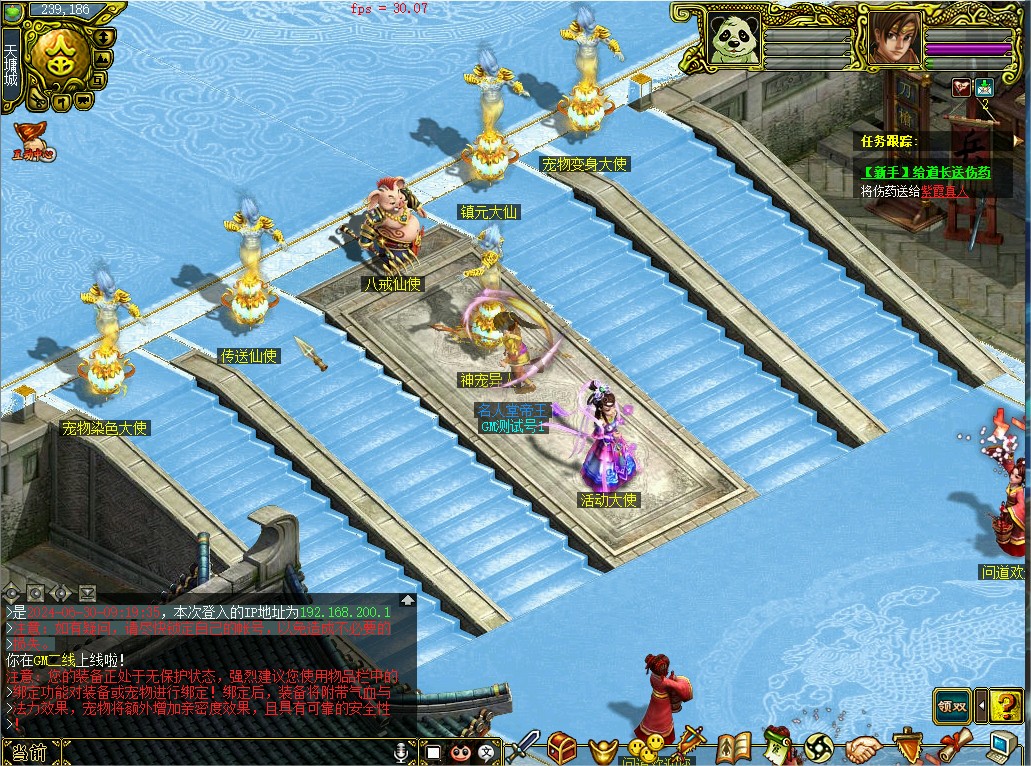
Task: Open the red emoticon face in chat bar
Action: coord(460,752)
